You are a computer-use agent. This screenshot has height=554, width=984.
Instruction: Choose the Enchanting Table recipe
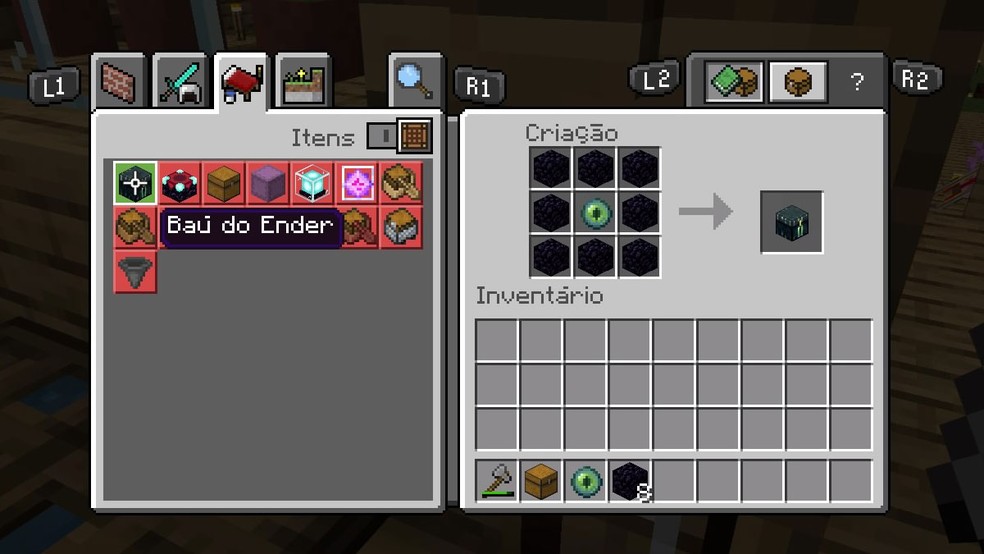tap(178, 183)
